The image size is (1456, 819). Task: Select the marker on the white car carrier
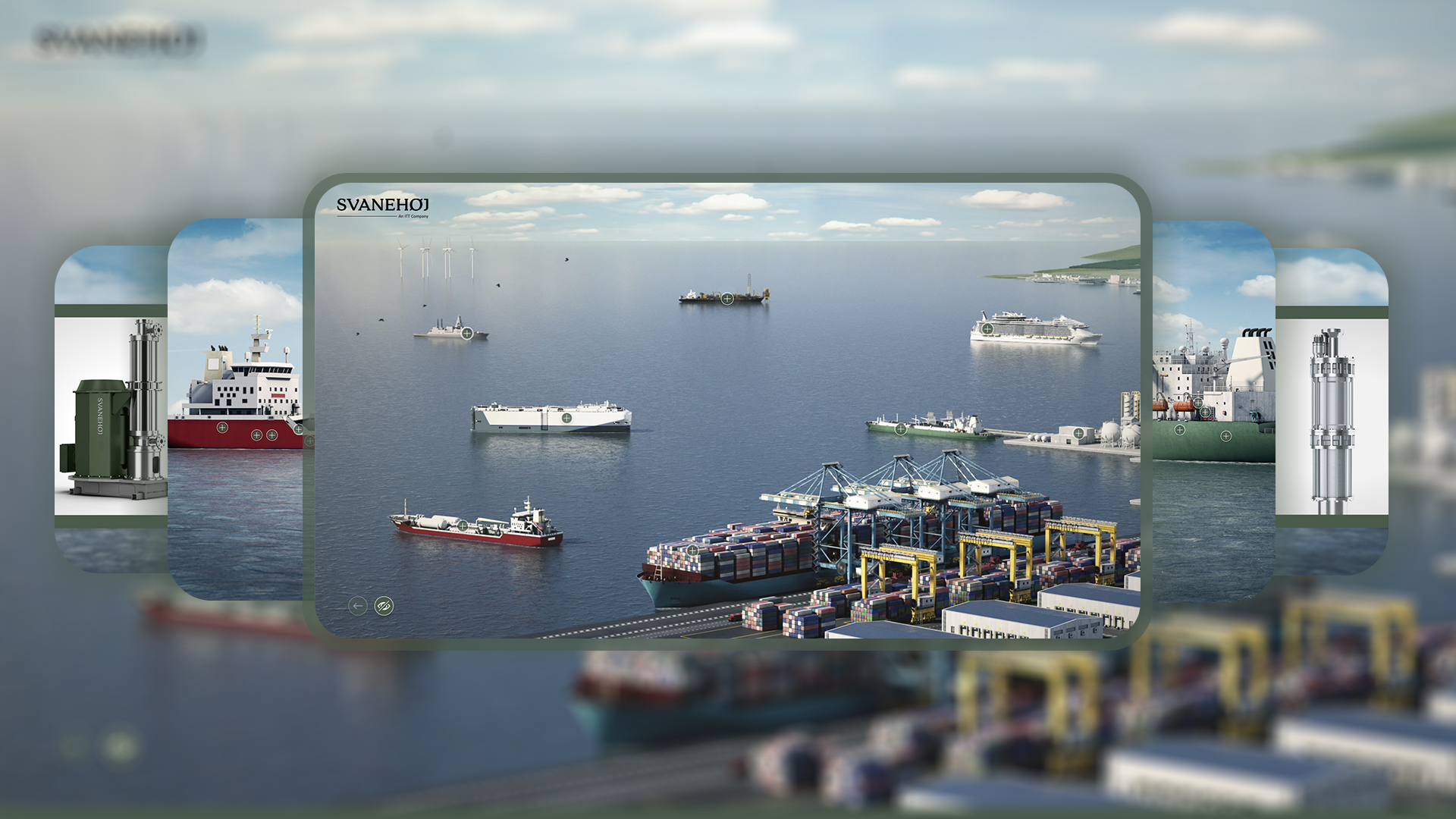pos(566,418)
